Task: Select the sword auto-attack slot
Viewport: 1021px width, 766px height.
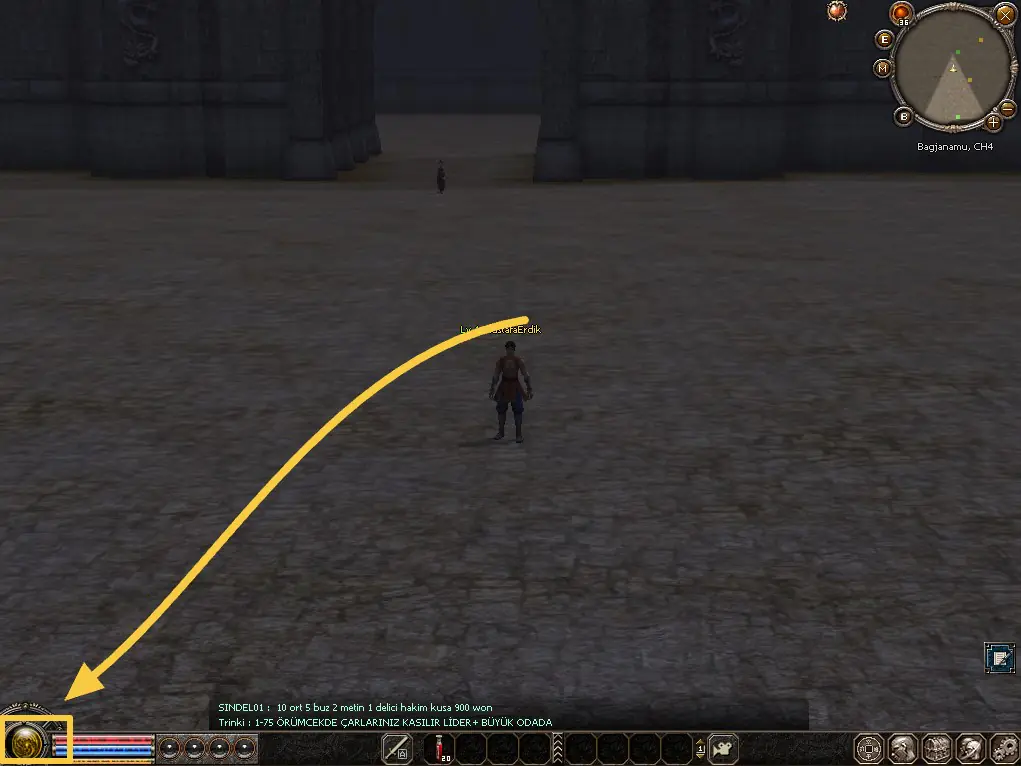Action: [x=397, y=747]
